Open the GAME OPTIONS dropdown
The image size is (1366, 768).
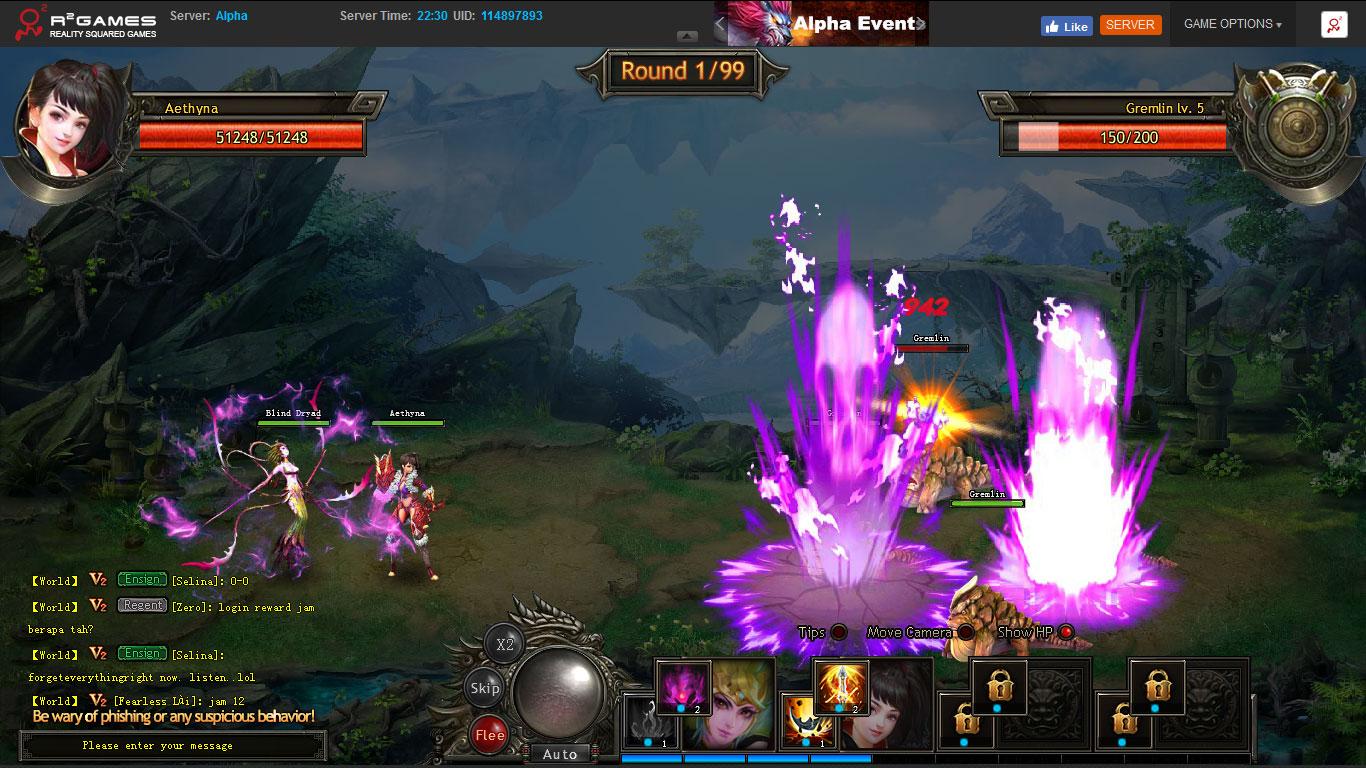point(1231,23)
